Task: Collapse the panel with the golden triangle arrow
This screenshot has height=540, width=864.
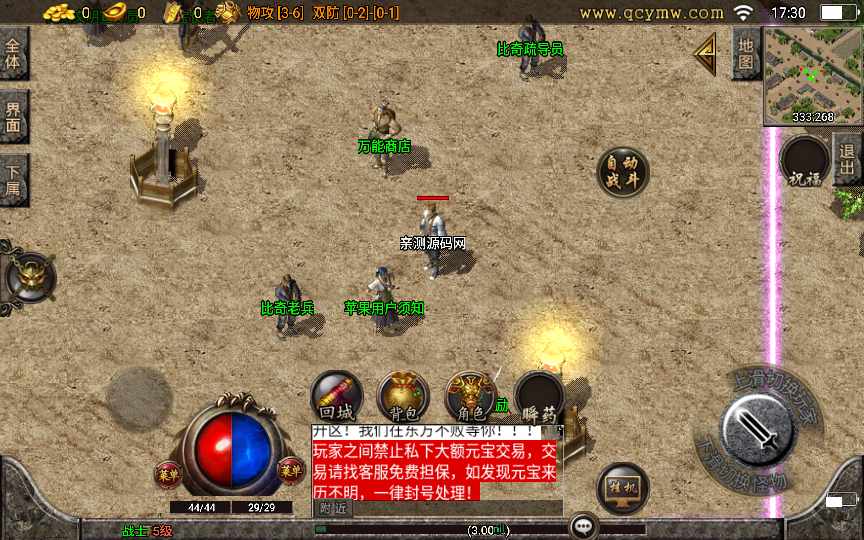Action: pos(706,53)
